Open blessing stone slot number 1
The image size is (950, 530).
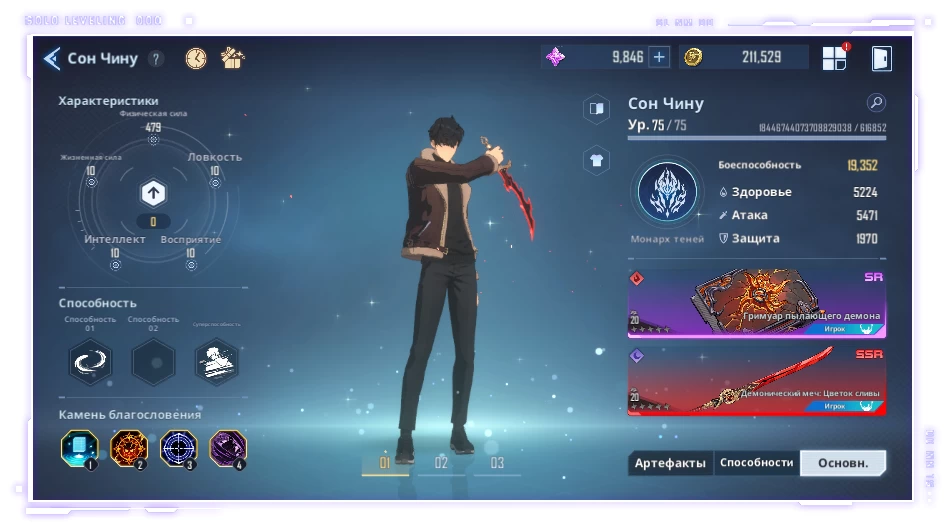[x=79, y=449]
